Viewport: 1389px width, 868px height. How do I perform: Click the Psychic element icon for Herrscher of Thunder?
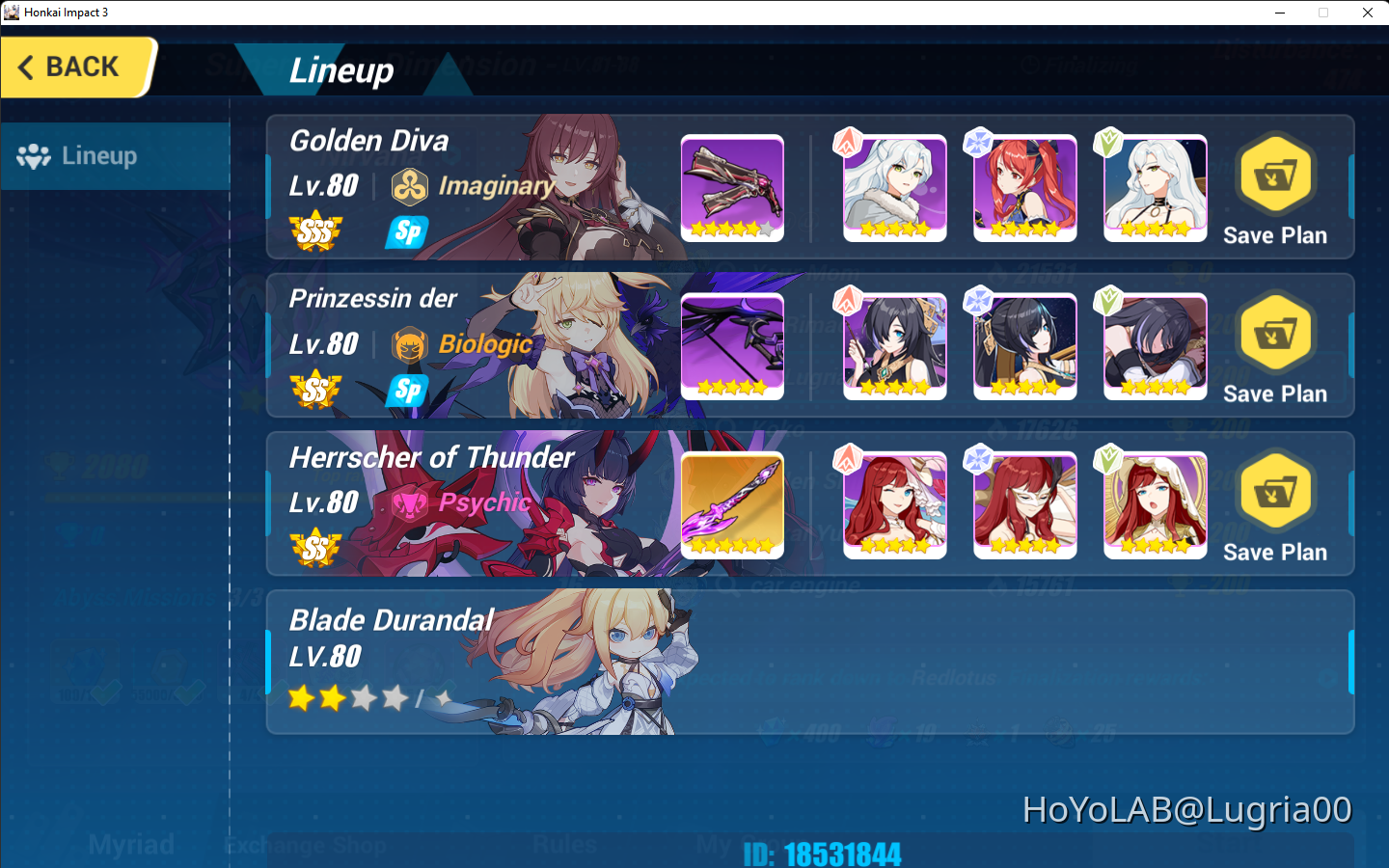pos(412,503)
